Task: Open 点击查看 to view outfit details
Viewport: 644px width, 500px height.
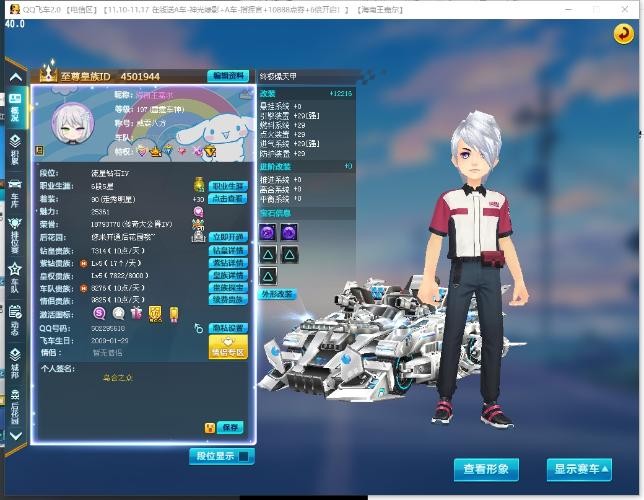Action: [228, 198]
